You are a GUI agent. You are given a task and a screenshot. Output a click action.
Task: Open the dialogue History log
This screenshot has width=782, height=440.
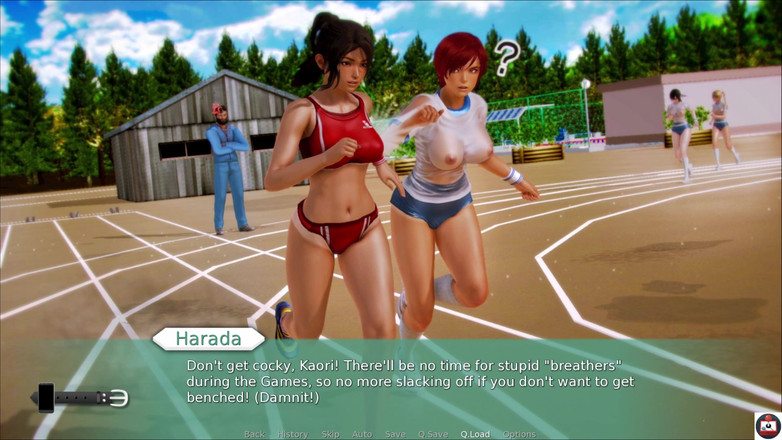(293, 434)
